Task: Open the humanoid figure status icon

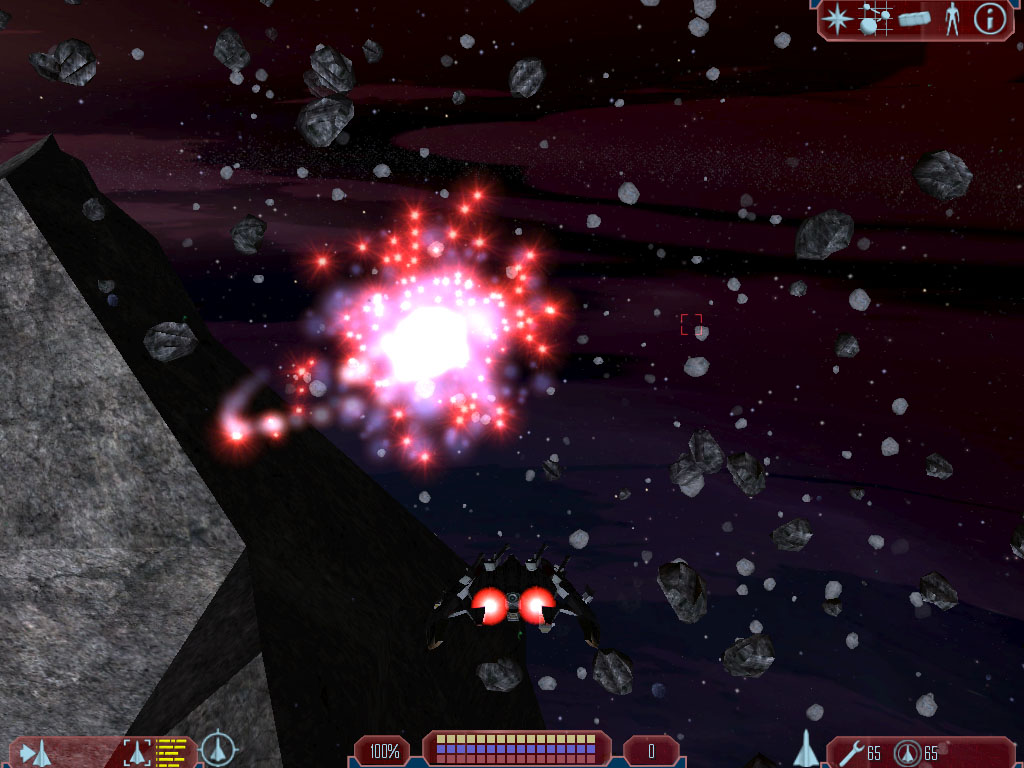Action: point(951,19)
